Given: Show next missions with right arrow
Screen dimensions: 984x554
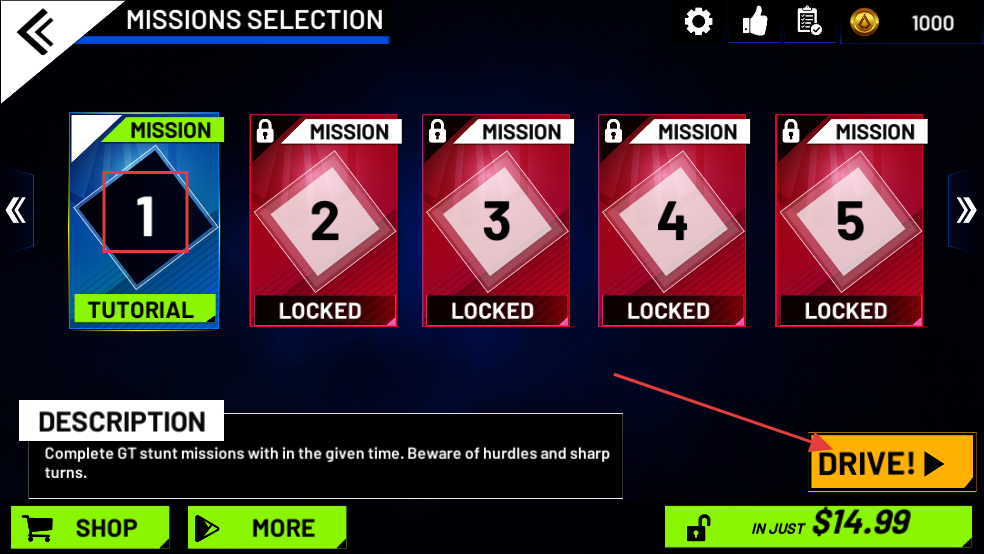Looking at the screenshot, I should [966, 210].
